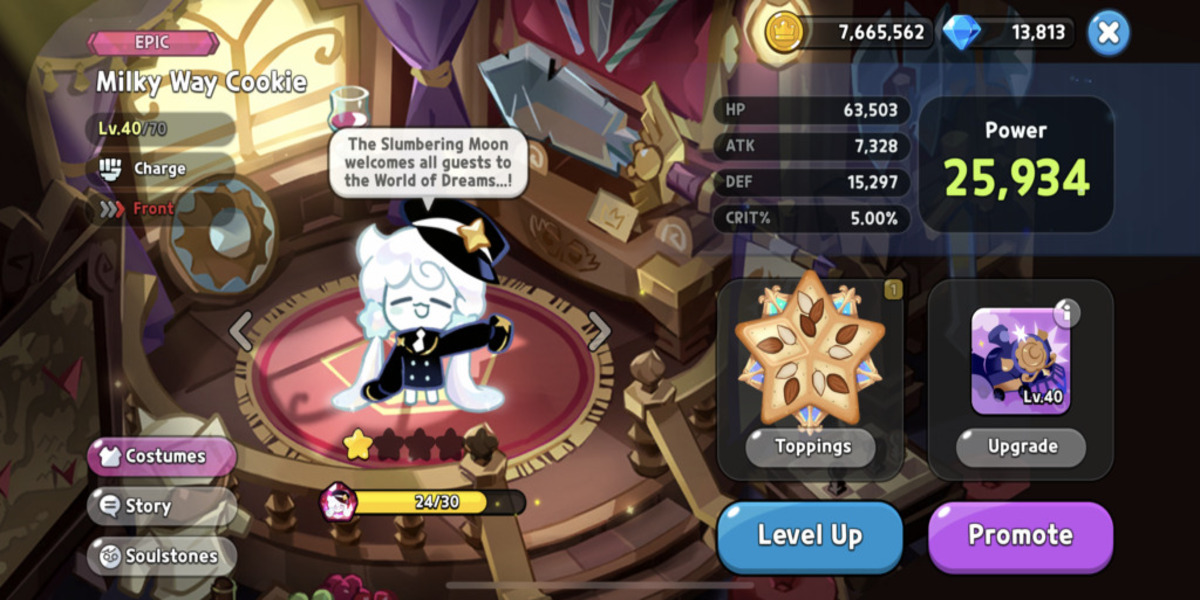1200x600 pixels.
Task: Close the cookie details screen
Action: (1107, 33)
